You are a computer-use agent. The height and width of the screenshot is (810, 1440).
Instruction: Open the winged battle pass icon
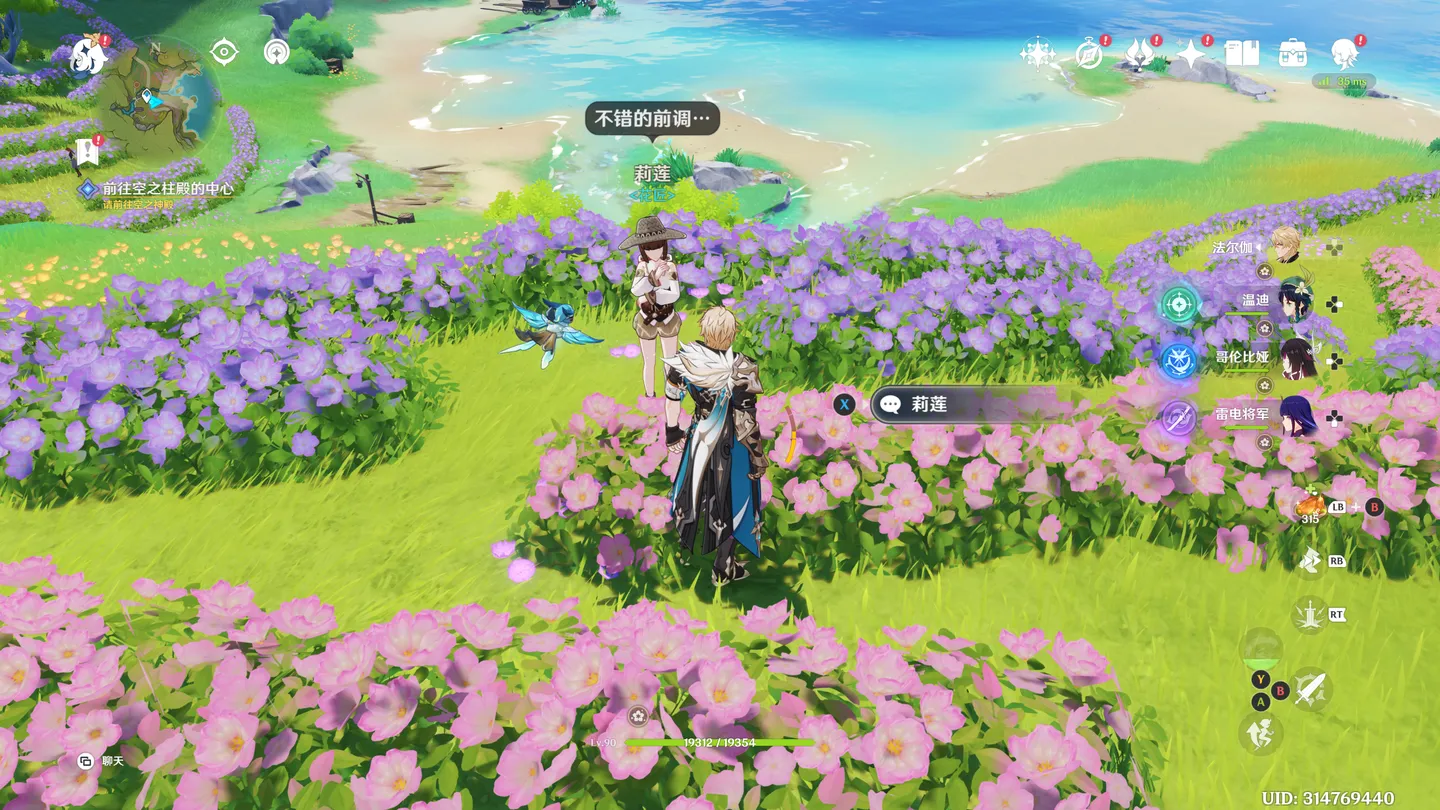click(x=1140, y=54)
